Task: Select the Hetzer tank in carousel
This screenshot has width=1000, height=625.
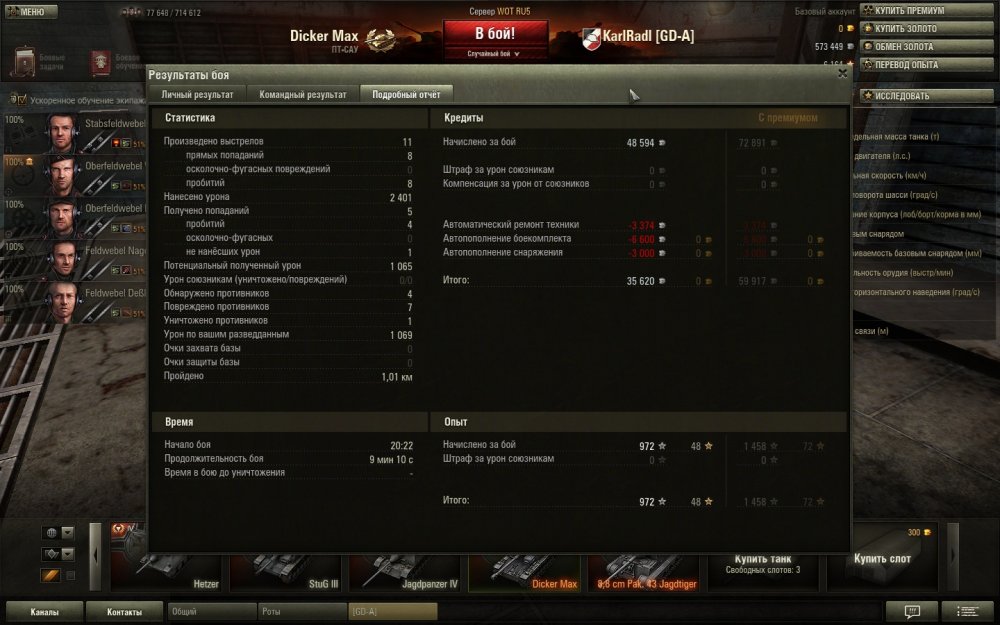Action: [166, 565]
